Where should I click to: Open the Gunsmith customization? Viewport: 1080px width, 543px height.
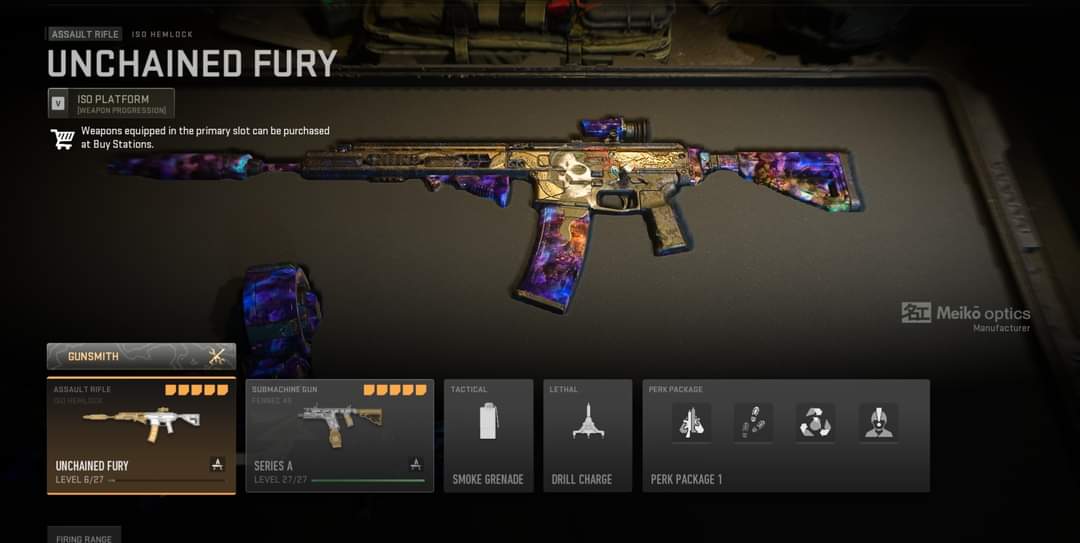tap(141, 357)
